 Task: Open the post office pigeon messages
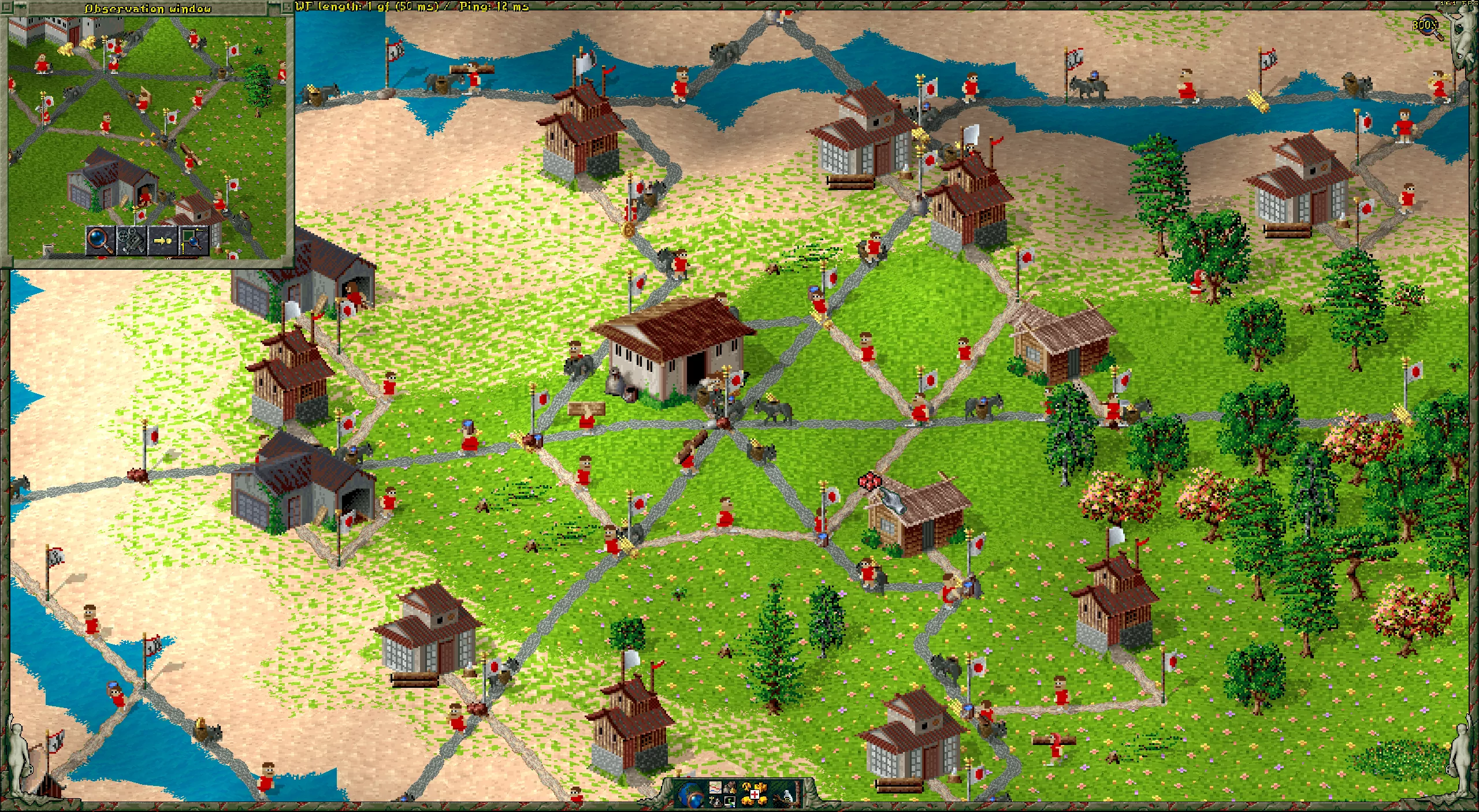click(786, 795)
